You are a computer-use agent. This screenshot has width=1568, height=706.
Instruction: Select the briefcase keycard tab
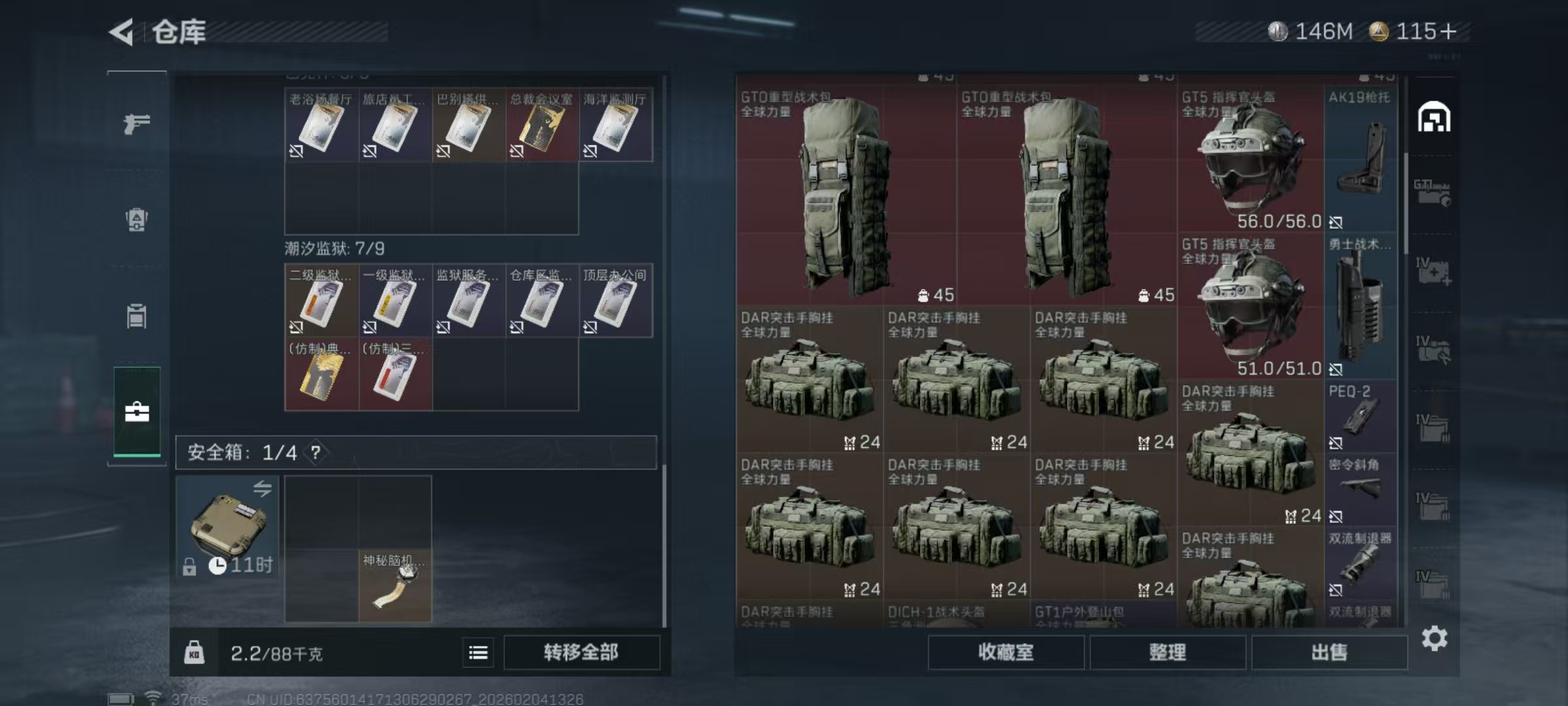click(x=137, y=412)
